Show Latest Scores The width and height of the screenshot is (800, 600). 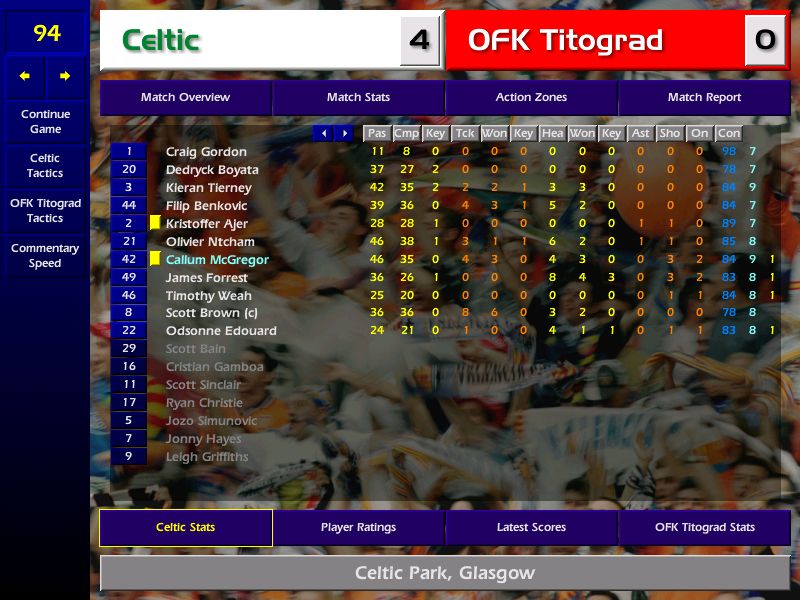(x=531, y=527)
